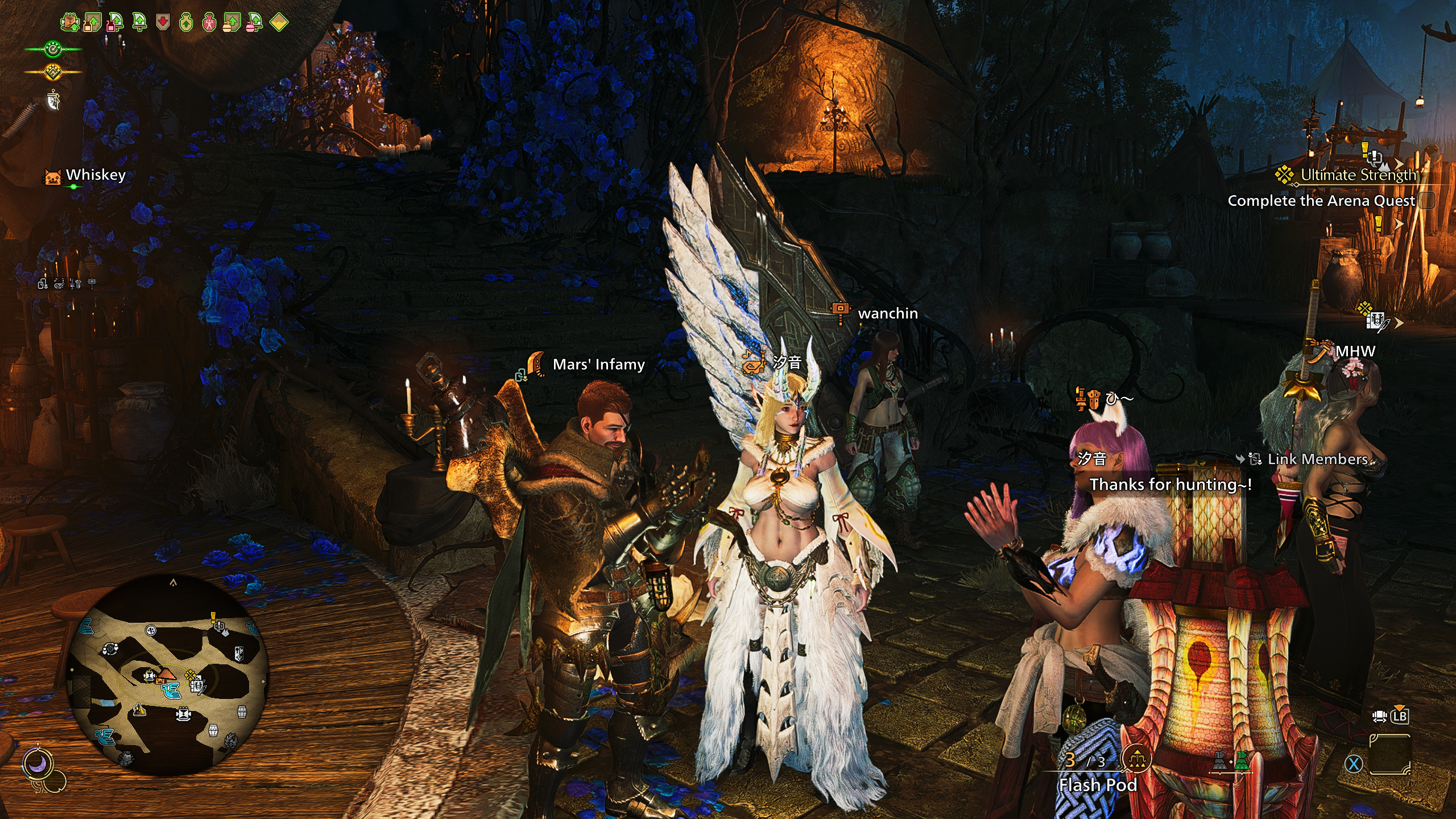1456x819 pixels.
Task: Open the circular minimap
Action: pos(167,676)
